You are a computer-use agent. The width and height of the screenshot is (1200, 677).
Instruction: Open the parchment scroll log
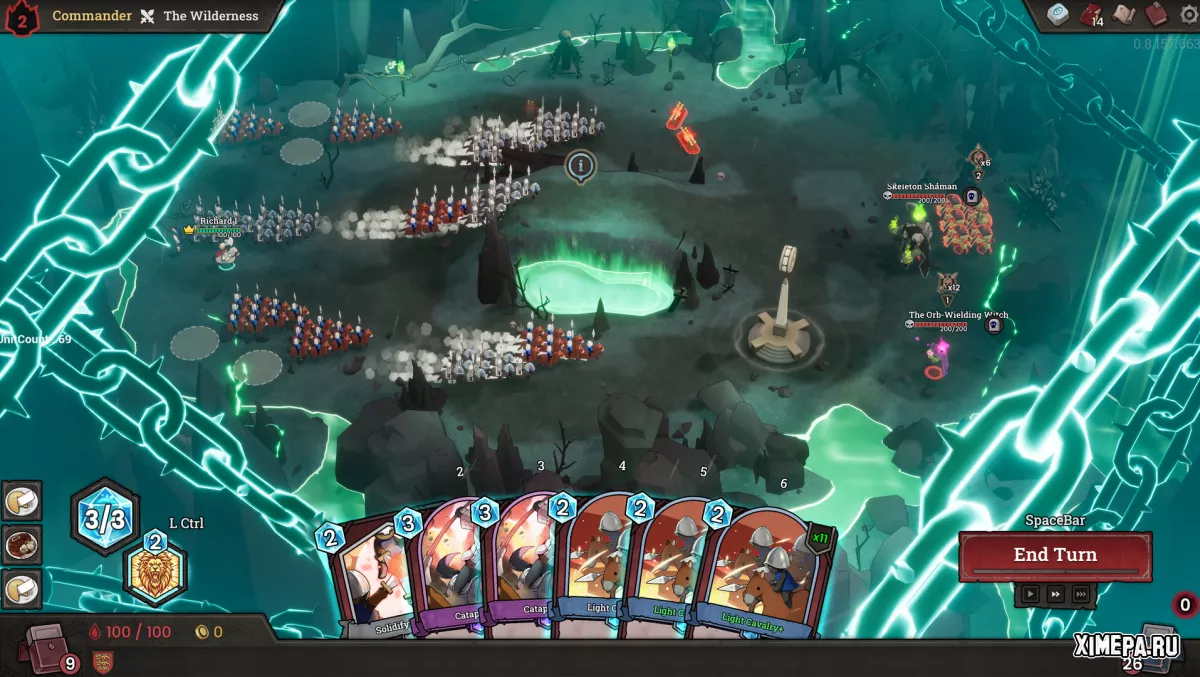(1124, 14)
